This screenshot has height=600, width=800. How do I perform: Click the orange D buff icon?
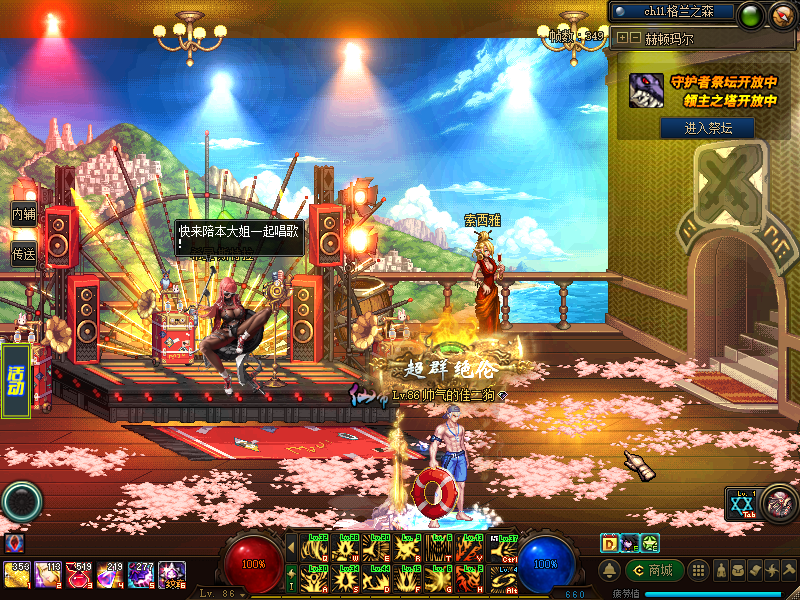tap(608, 543)
